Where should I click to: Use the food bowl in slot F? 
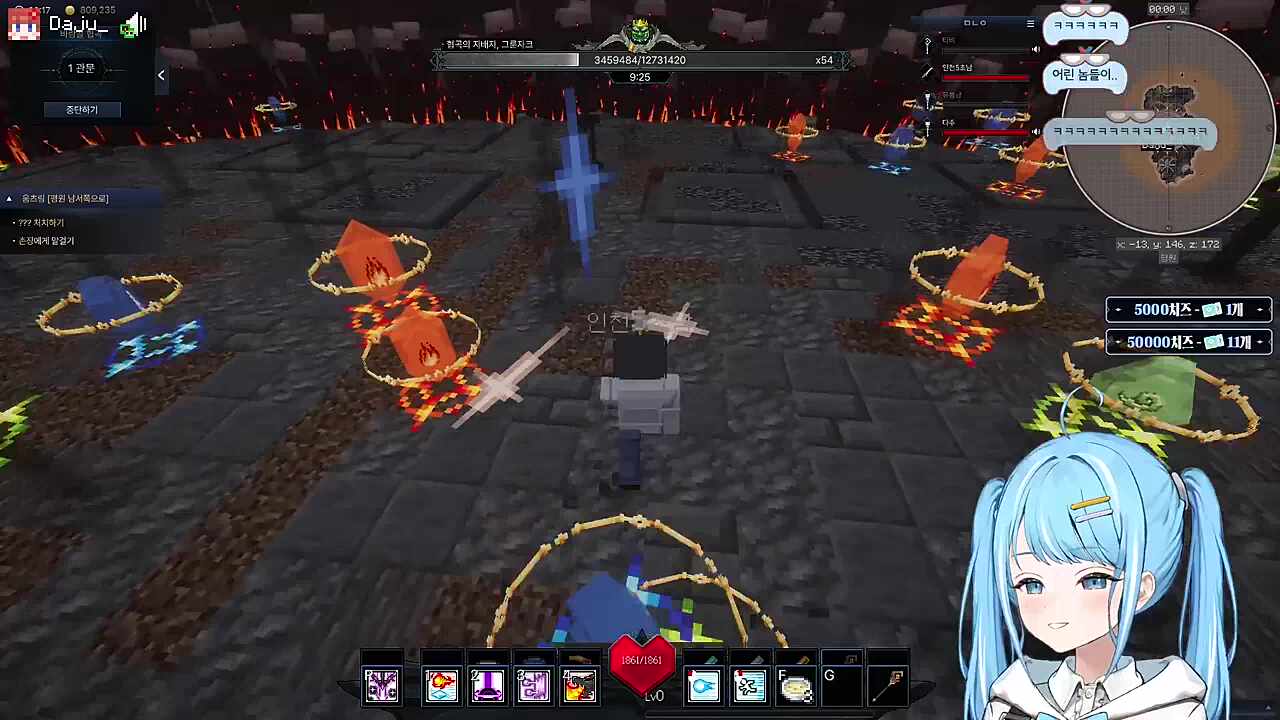point(795,687)
